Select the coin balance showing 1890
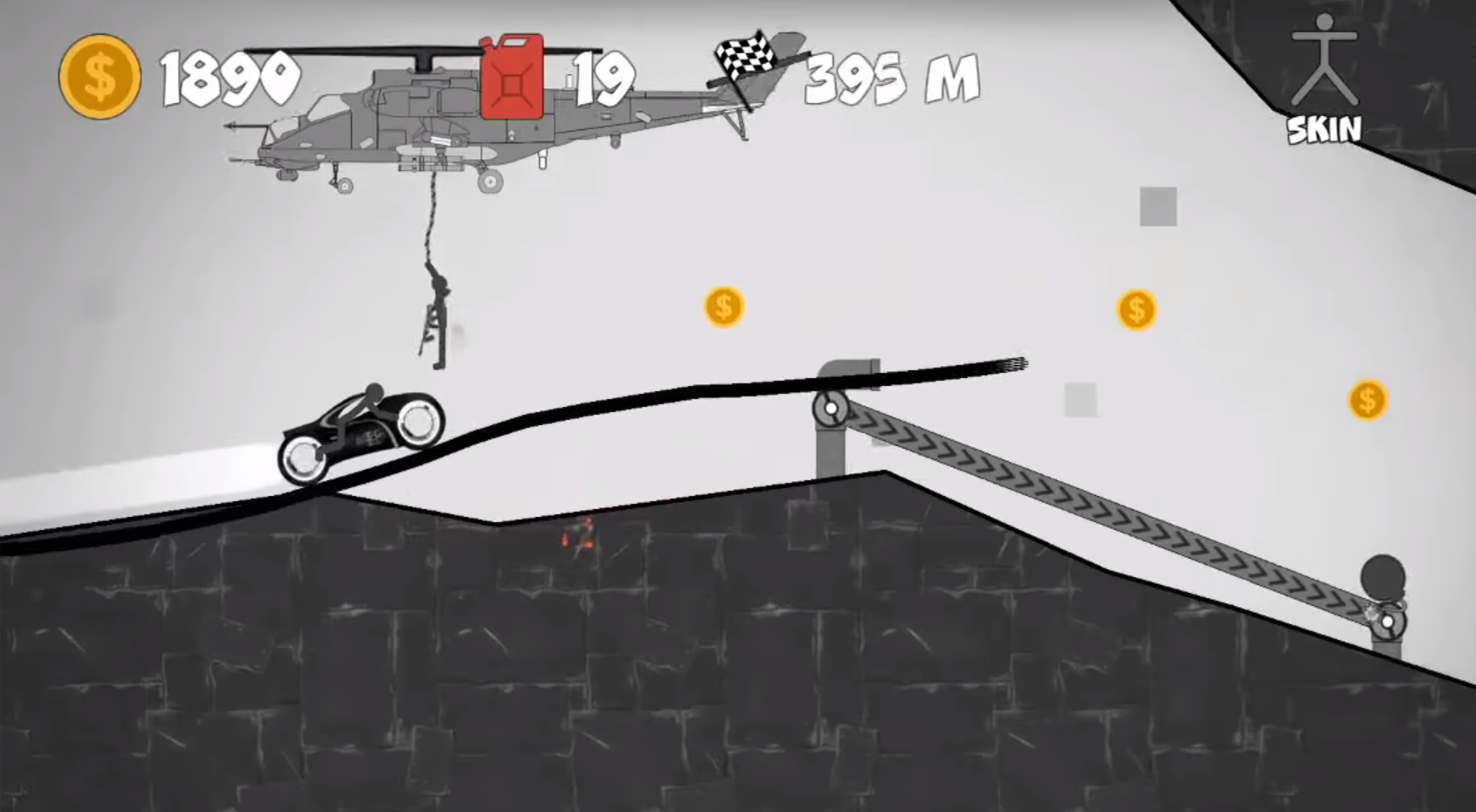The image size is (1476, 812). (x=229, y=77)
